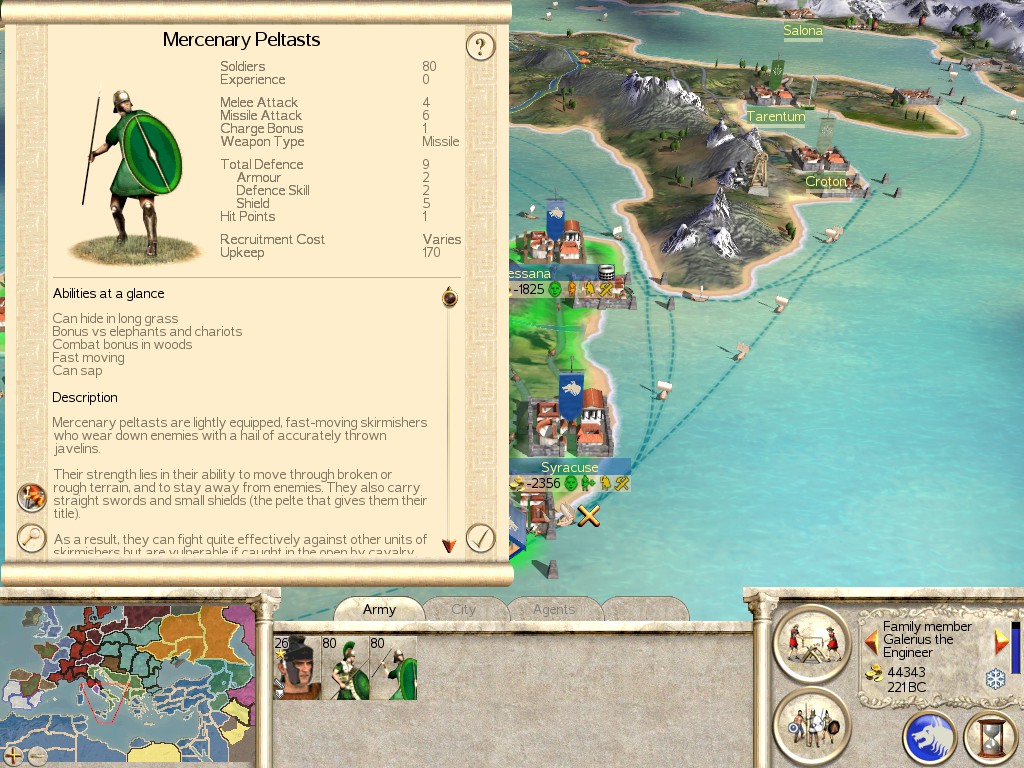Click the disband unit button above the magnifier
Screen dimensions: 1024x768
point(32,497)
